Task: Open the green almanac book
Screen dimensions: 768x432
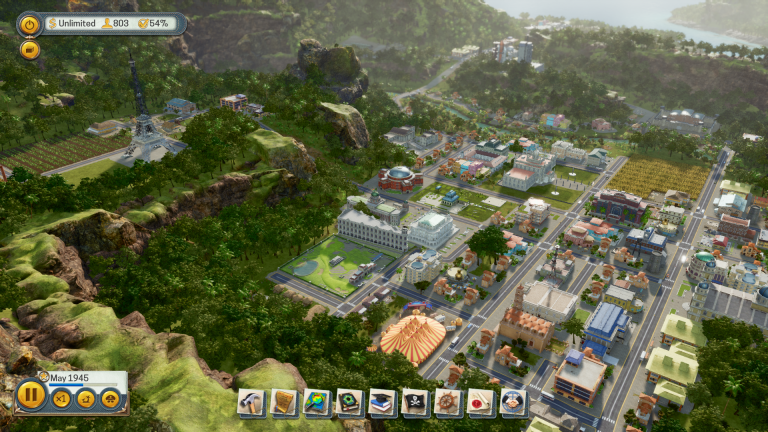Action: pyautogui.click(x=349, y=402)
